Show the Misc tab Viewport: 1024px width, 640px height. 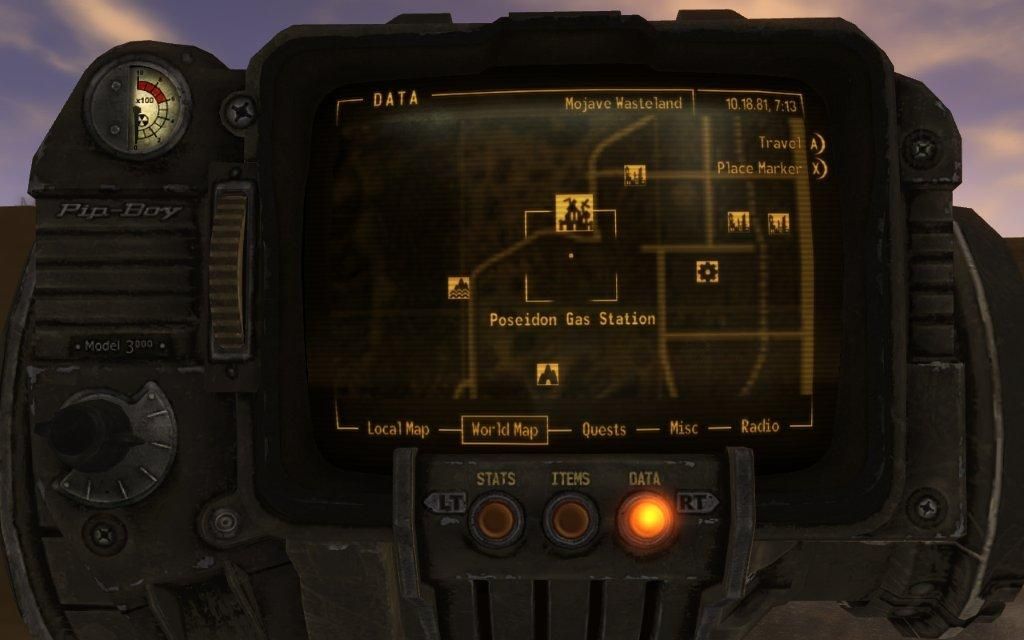(684, 428)
